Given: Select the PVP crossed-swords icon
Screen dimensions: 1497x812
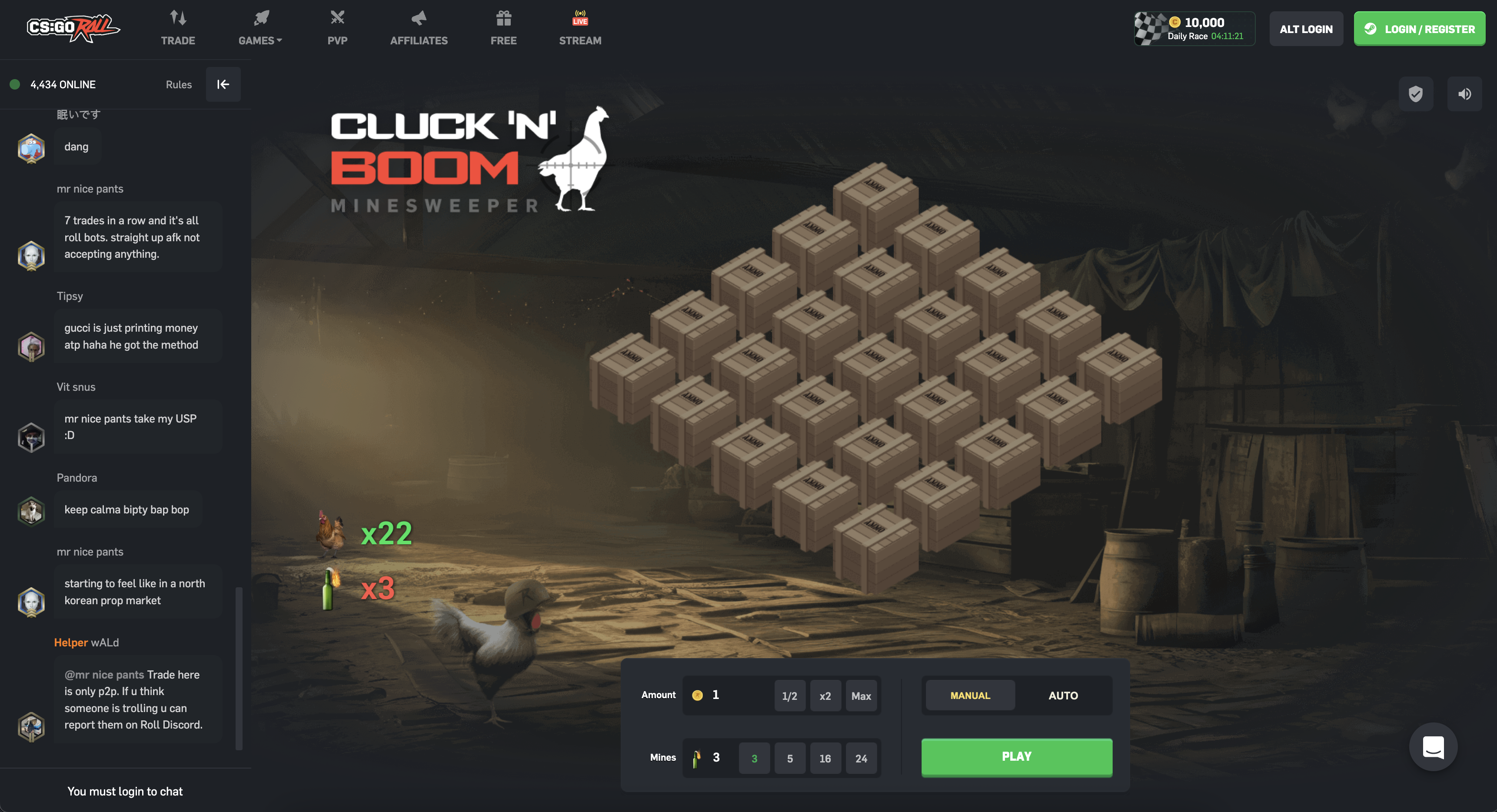Looking at the screenshot, I should point(337,26).
